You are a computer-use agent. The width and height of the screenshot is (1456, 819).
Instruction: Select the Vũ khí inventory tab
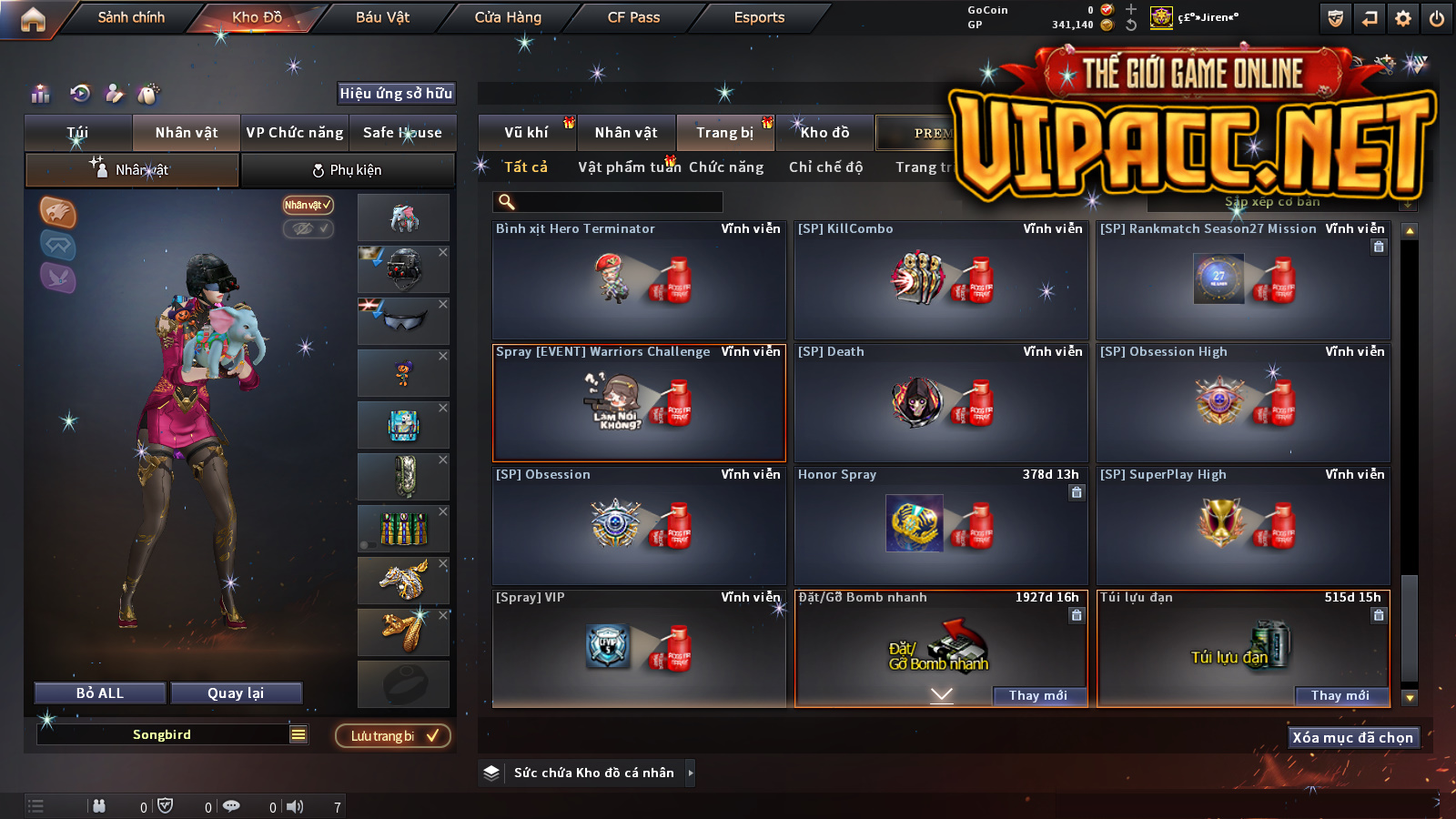pos(526,133)
